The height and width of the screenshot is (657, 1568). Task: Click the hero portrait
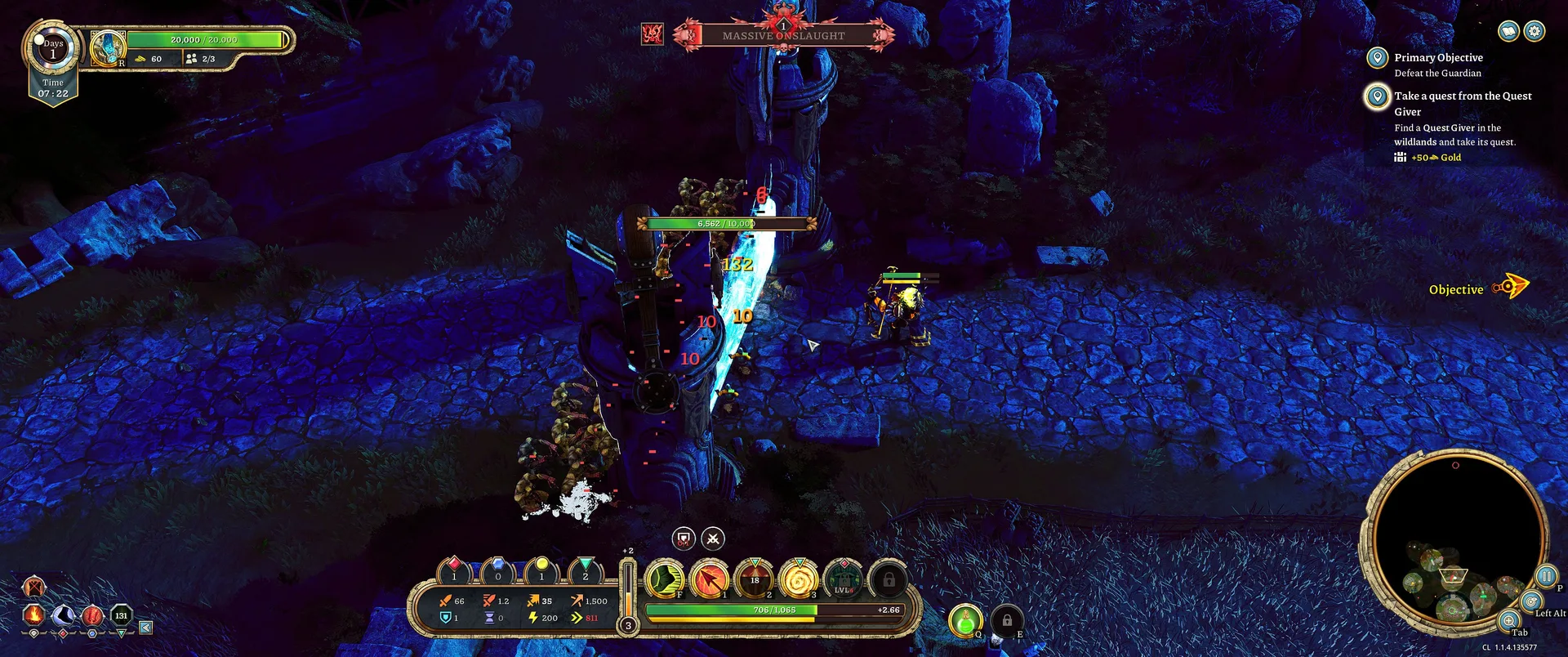108,48
